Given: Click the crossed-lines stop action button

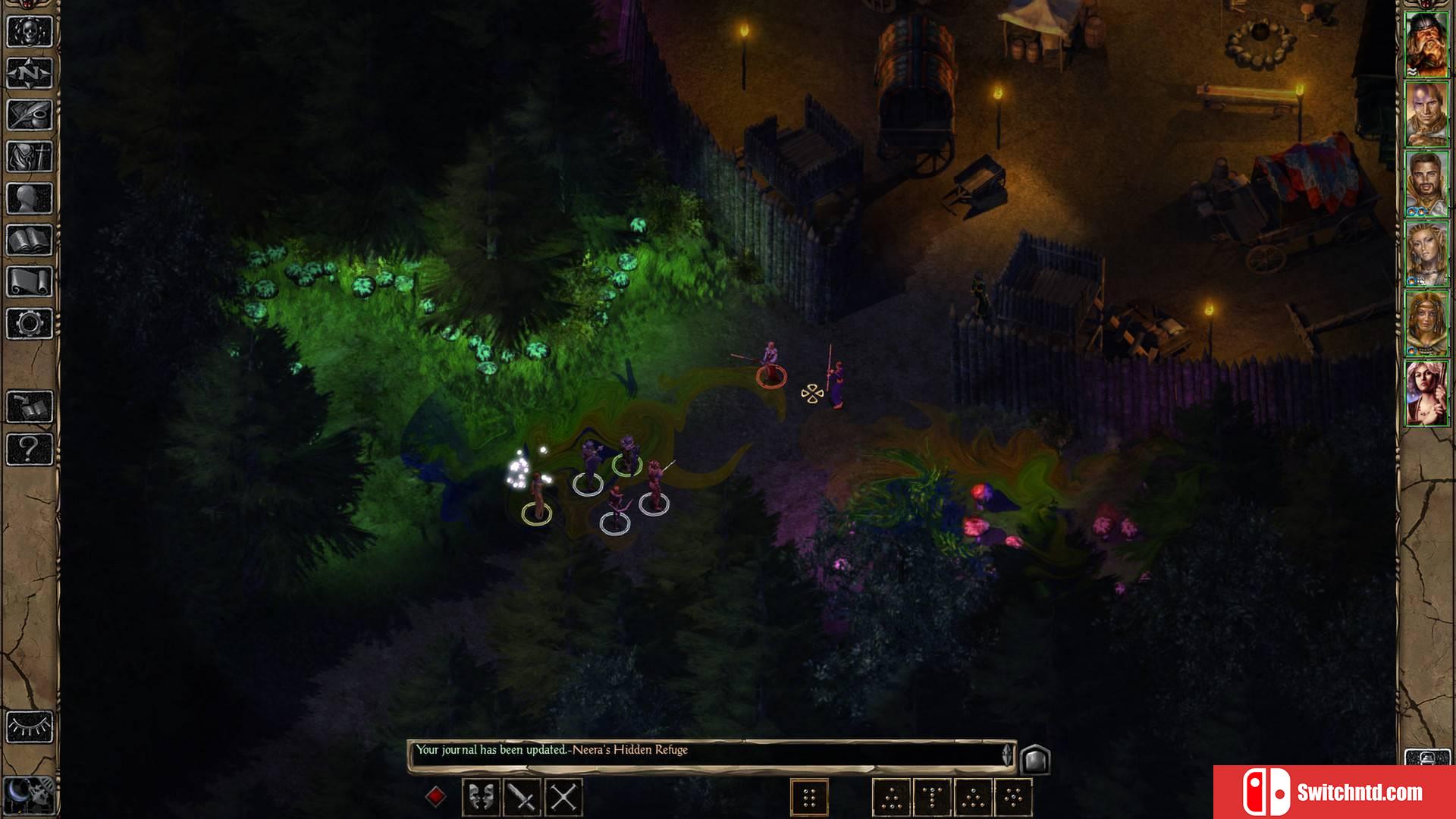Looking at the screenshot, I should pos(563,797).
